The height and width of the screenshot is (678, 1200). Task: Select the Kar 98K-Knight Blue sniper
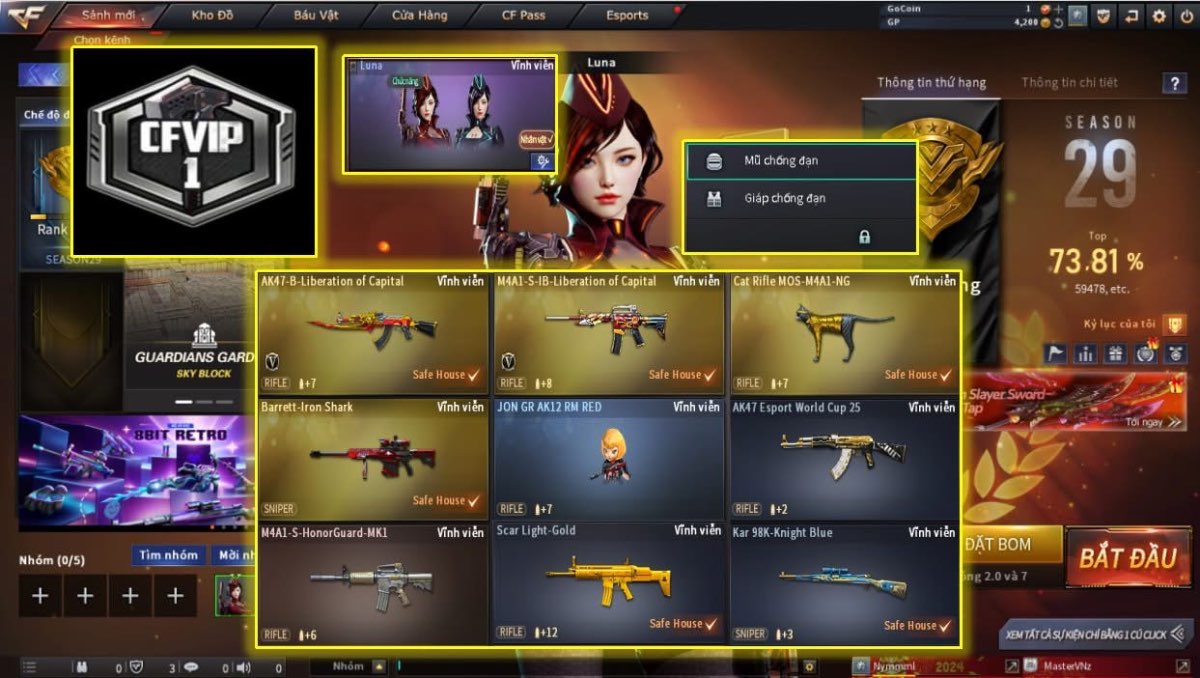point(844,583)
